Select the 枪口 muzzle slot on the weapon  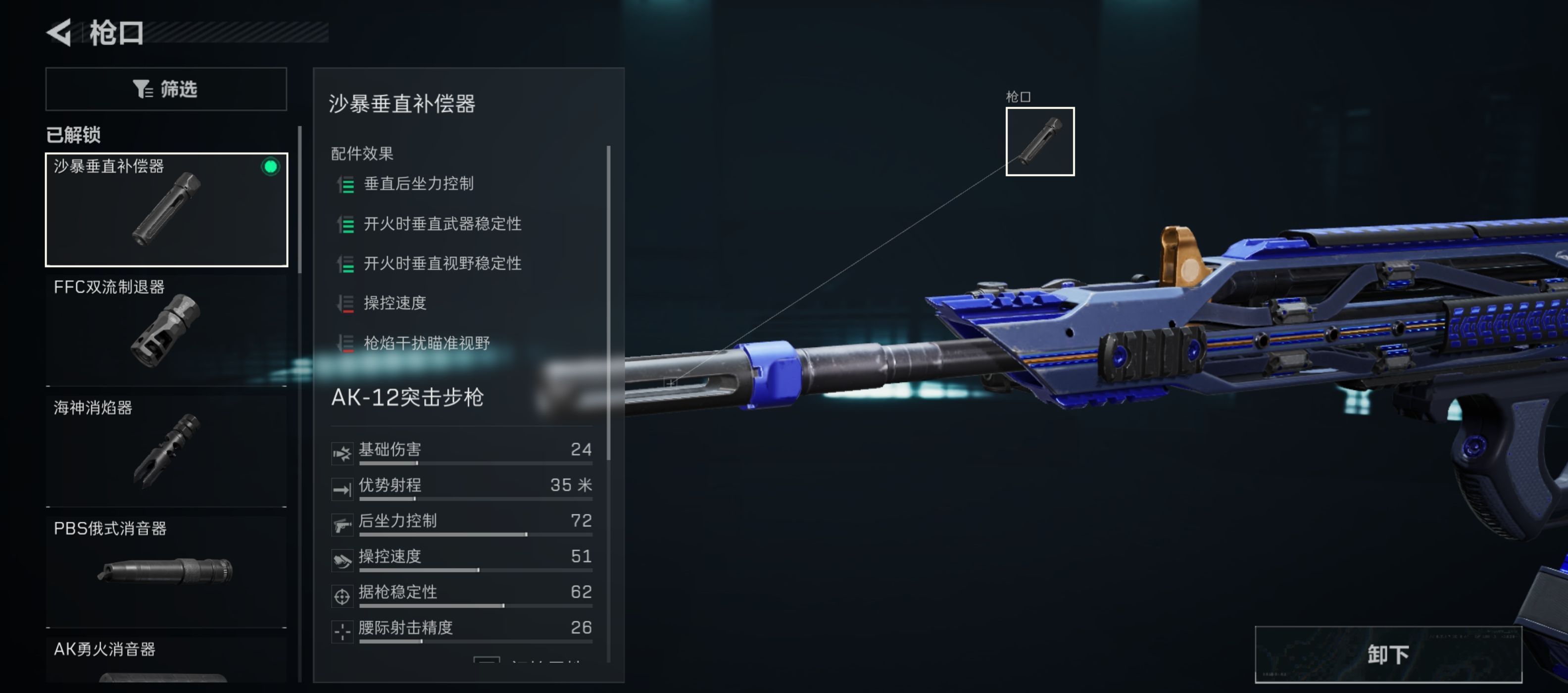coord(1040,143)
